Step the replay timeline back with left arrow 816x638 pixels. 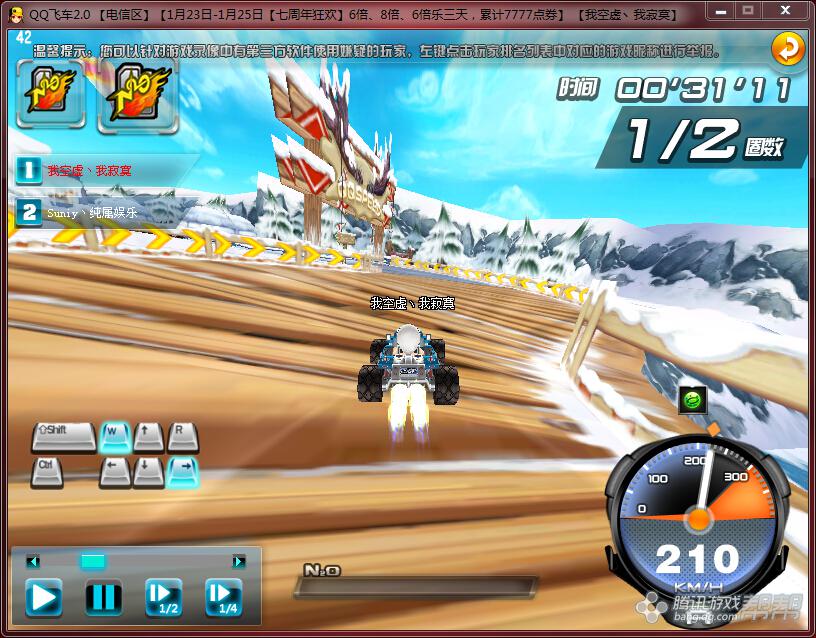[x=33, y=562]
